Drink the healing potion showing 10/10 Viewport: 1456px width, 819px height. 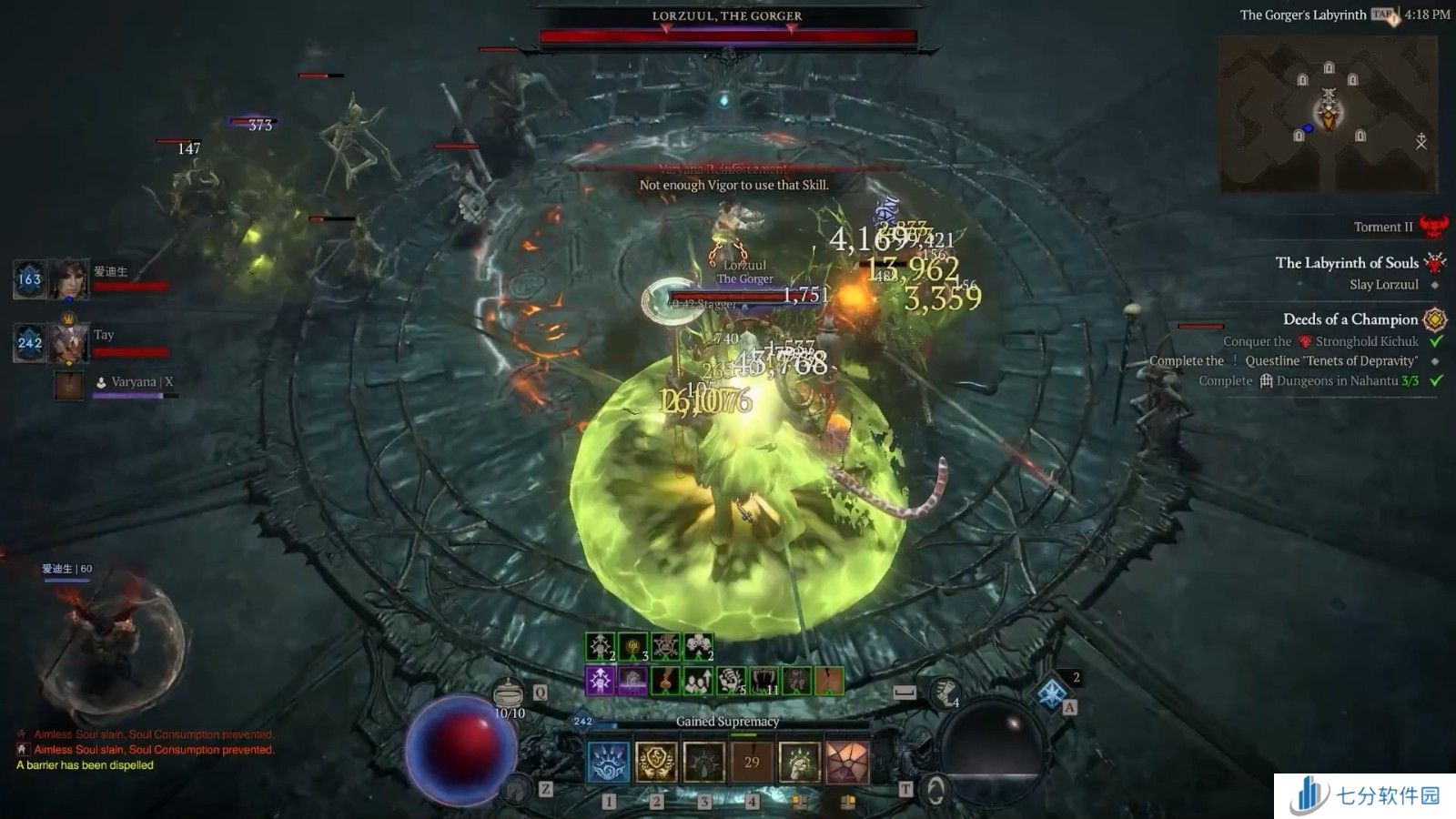click(x=510, y=693)
